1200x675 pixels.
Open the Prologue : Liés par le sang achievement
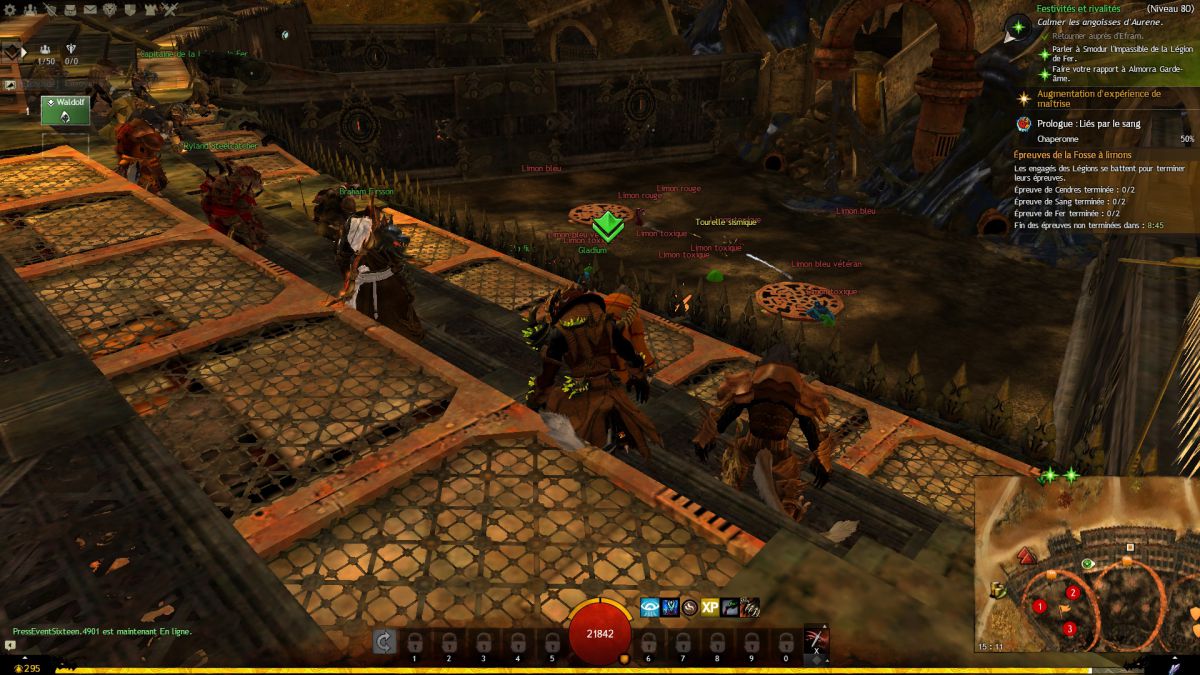1087,124
